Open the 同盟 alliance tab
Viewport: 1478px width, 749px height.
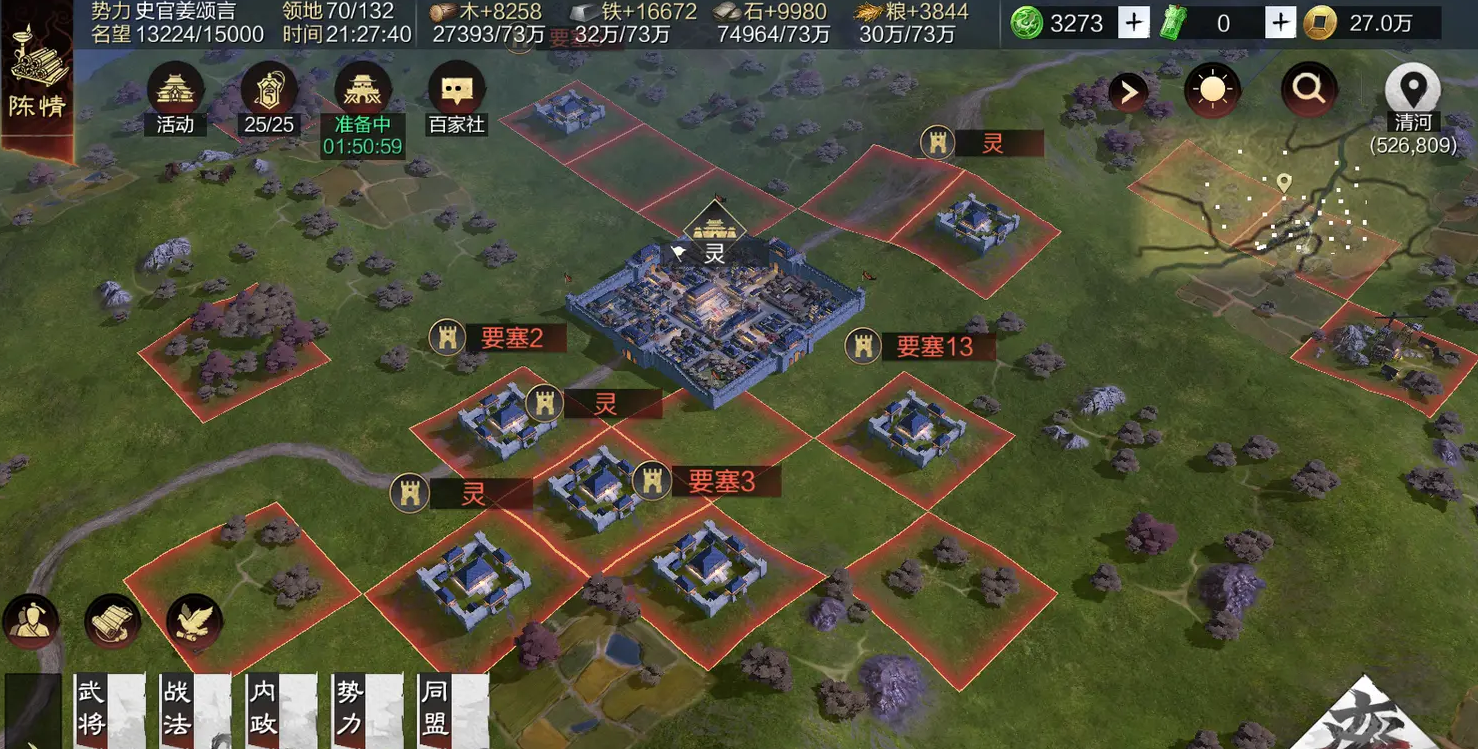point(452,710)
